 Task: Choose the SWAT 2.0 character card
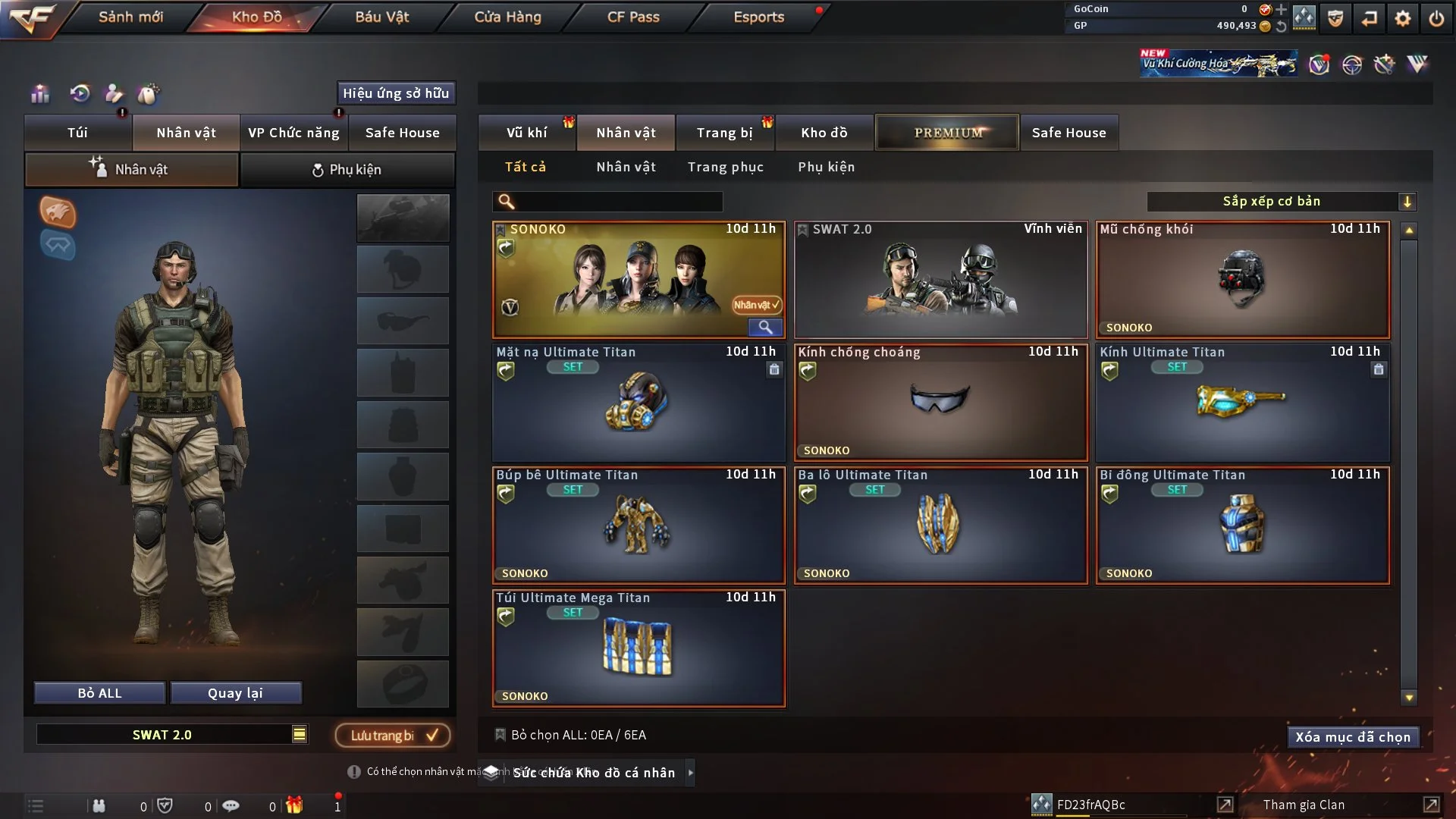(x=940, y=281)
